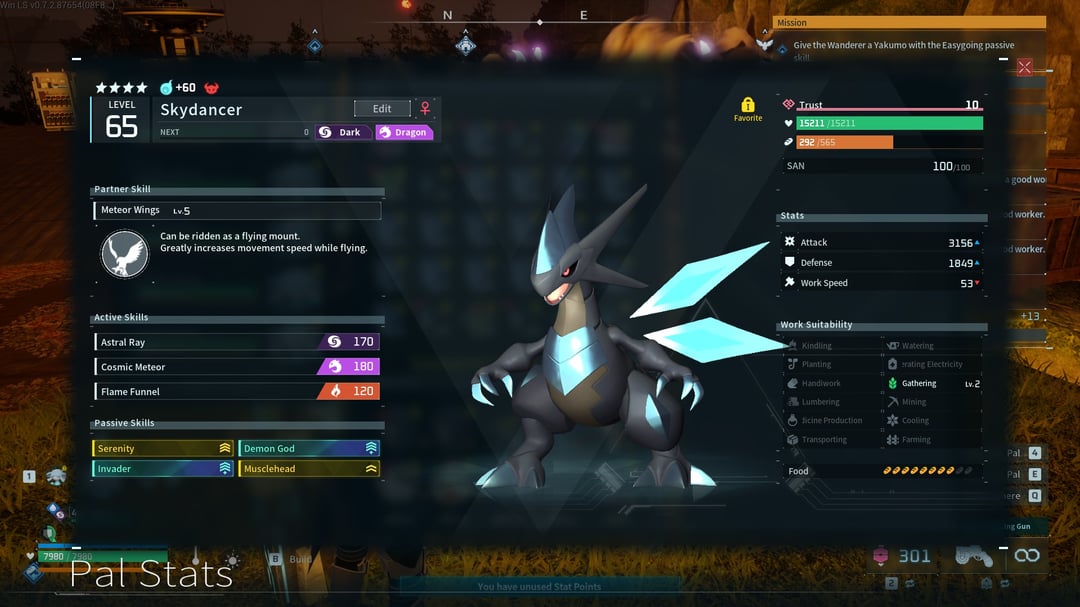This screenshot has width=1080, height=607.
Task: Click the Edit name button
Action: point(382,109)
